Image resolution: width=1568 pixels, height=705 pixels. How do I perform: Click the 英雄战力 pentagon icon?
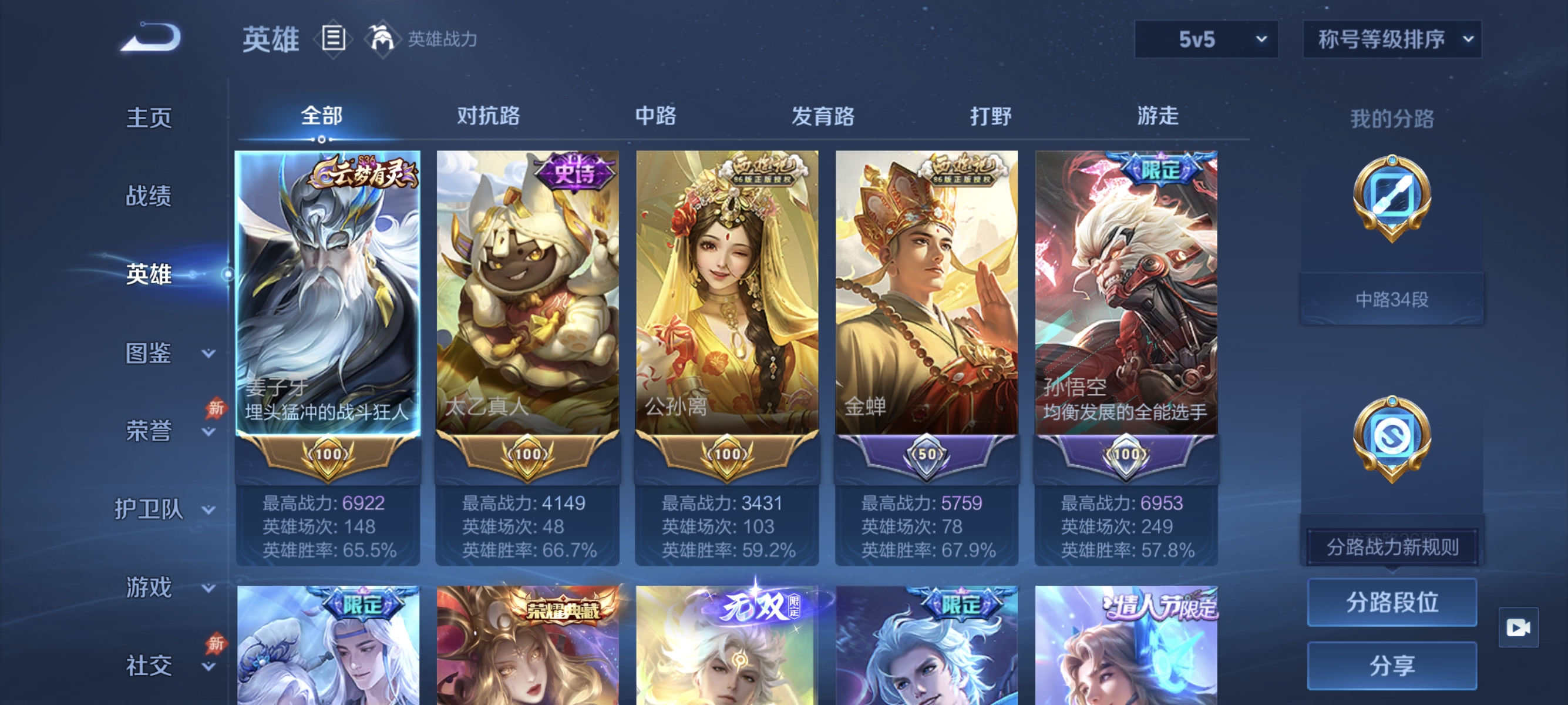click(383, 38)
